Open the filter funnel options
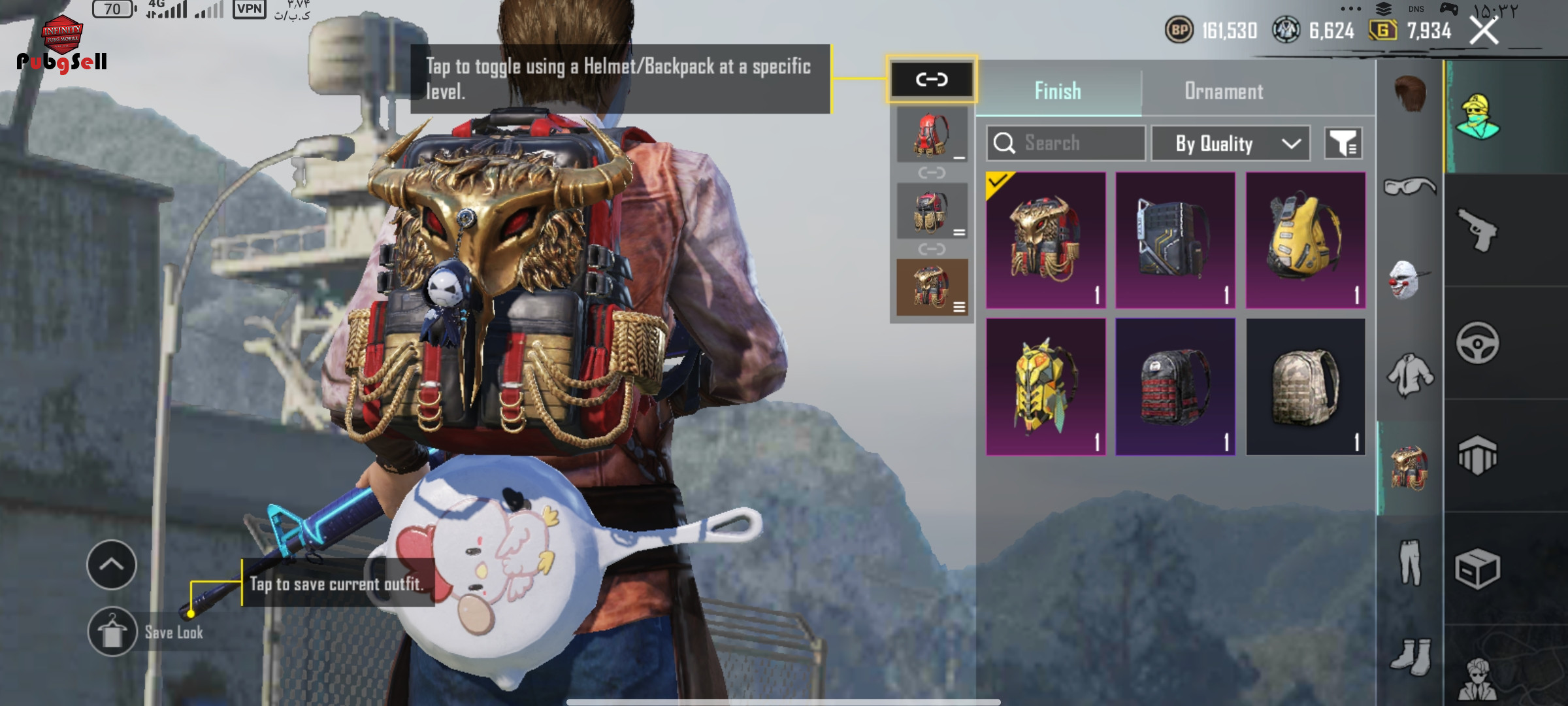This screenshot has width=1568, height=706. [x=1343, y=143]
